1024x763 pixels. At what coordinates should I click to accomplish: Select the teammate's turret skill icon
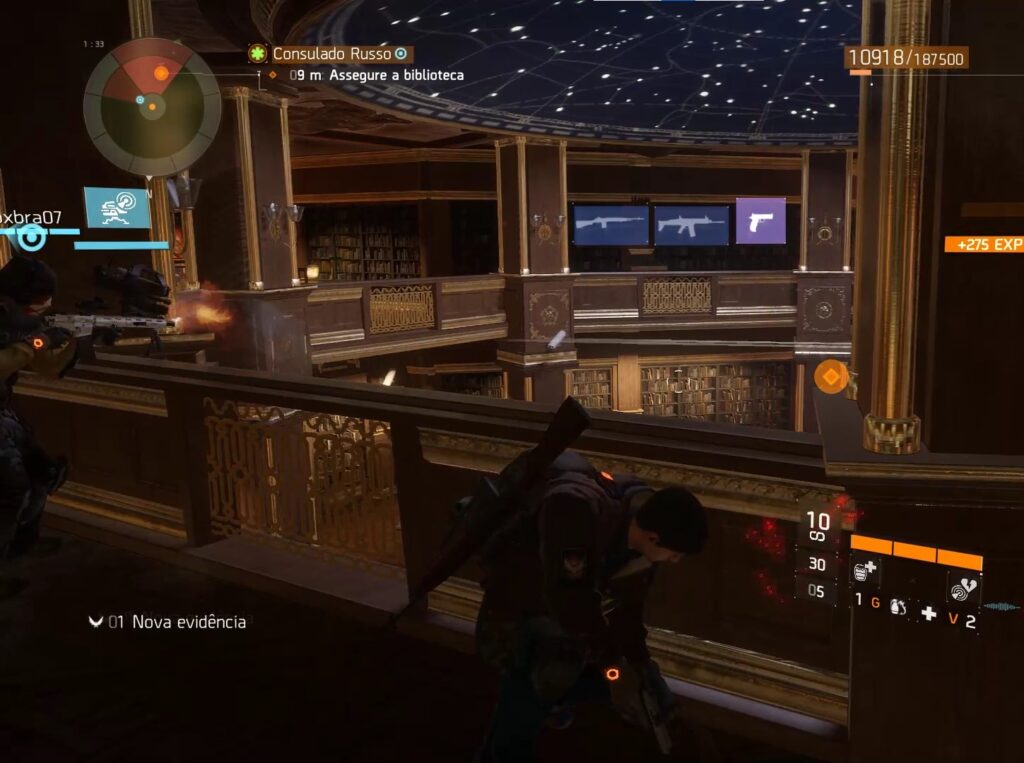(x=117, y=208)
